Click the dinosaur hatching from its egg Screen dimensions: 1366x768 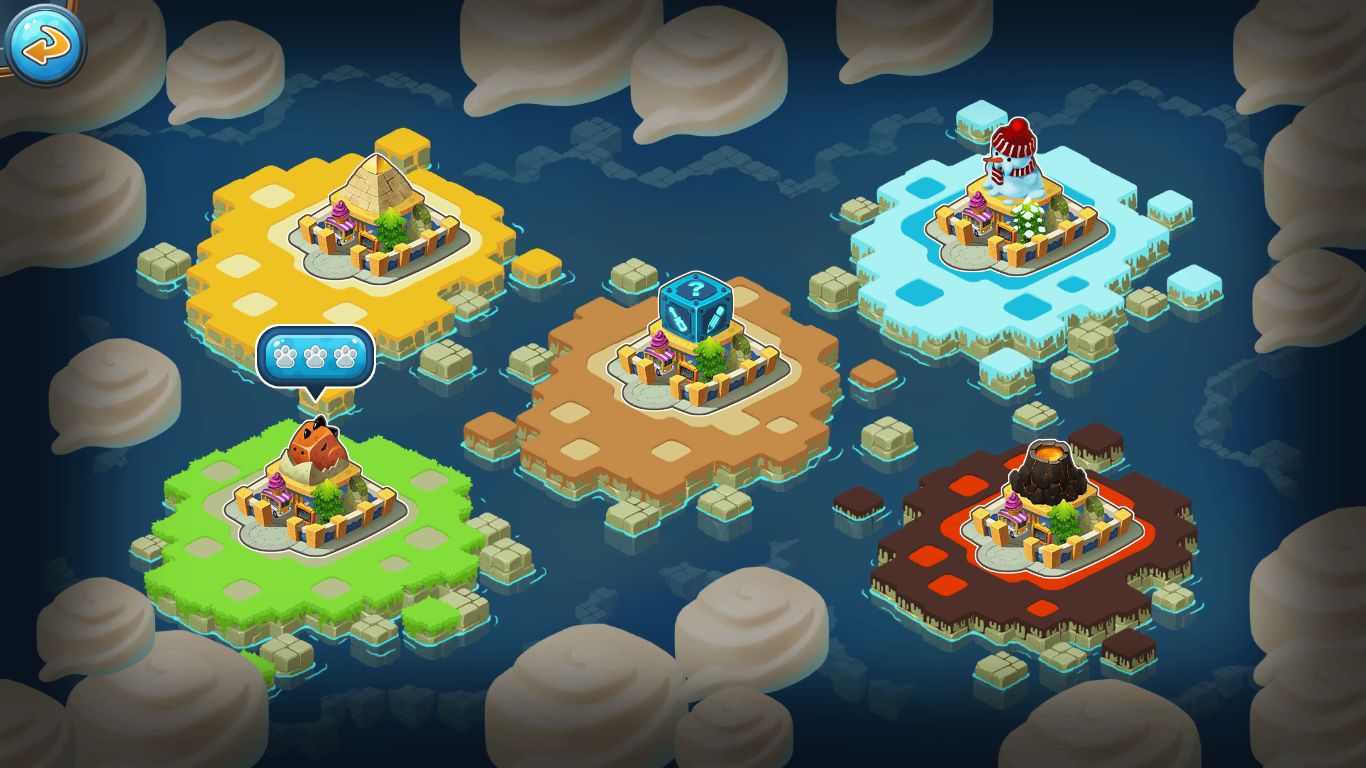318,442
